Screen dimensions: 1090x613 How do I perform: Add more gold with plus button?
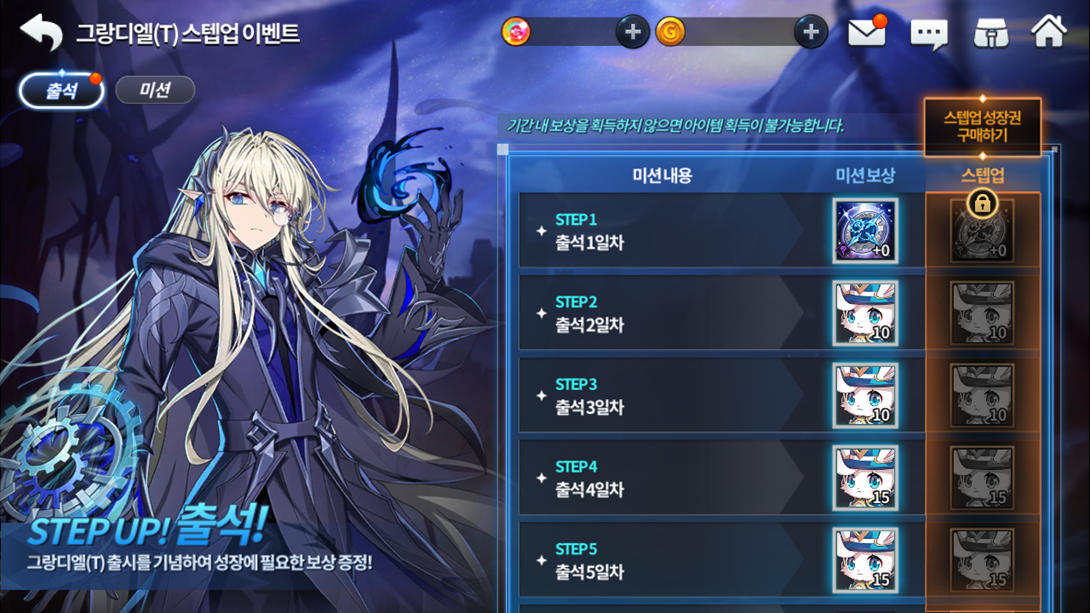point(810,32)
